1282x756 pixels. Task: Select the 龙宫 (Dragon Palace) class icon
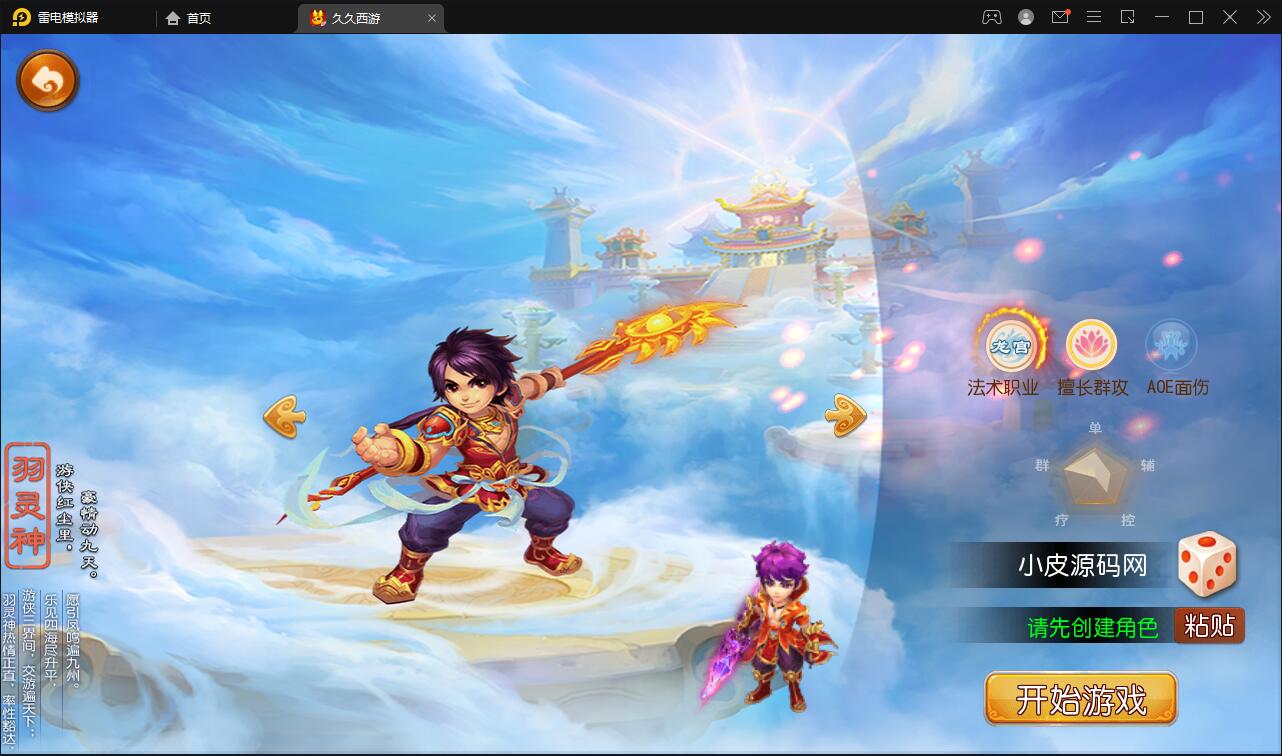(x=1010, y=344)
